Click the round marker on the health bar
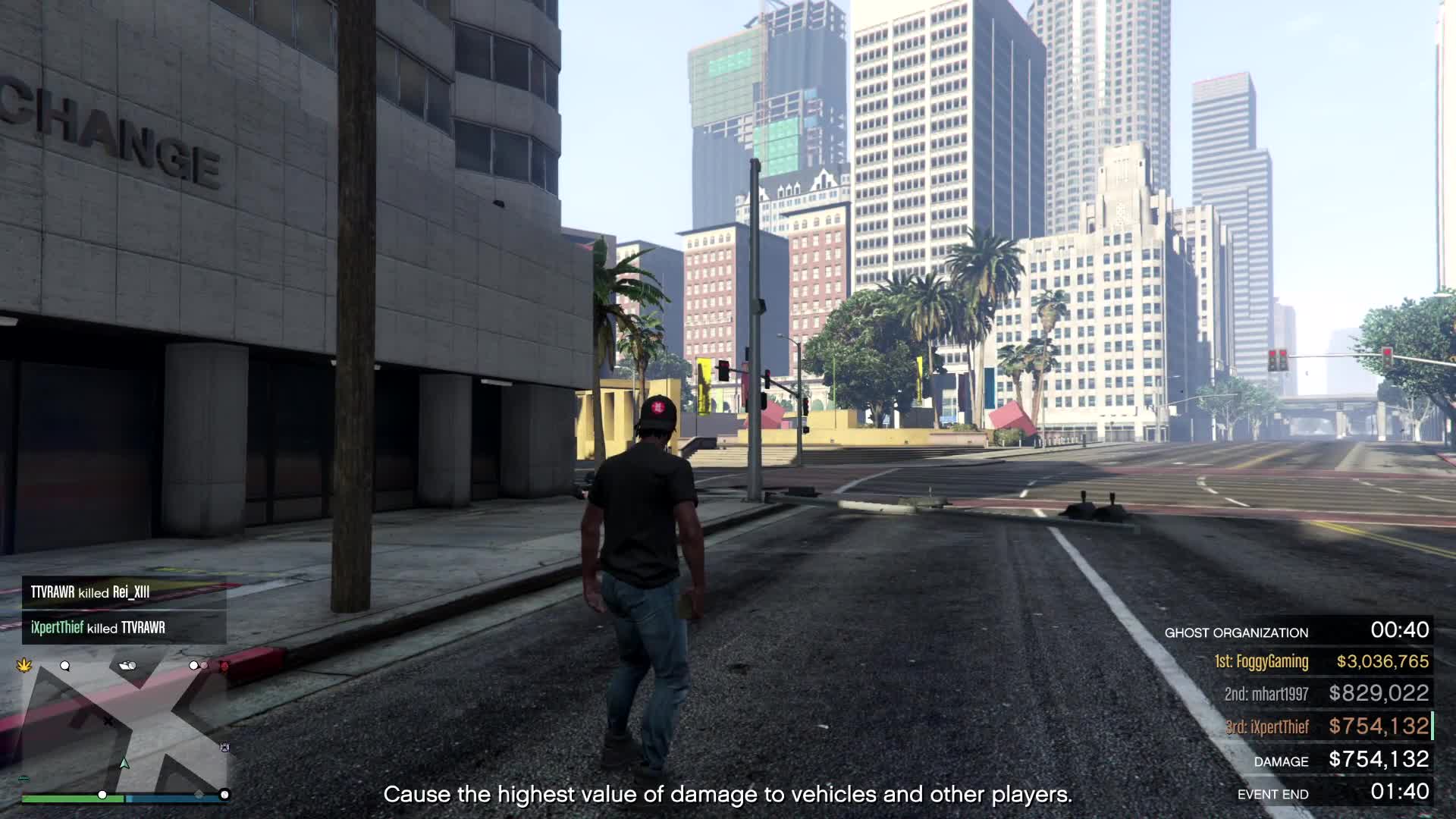 pyautogui.click(x=102, y=795)
